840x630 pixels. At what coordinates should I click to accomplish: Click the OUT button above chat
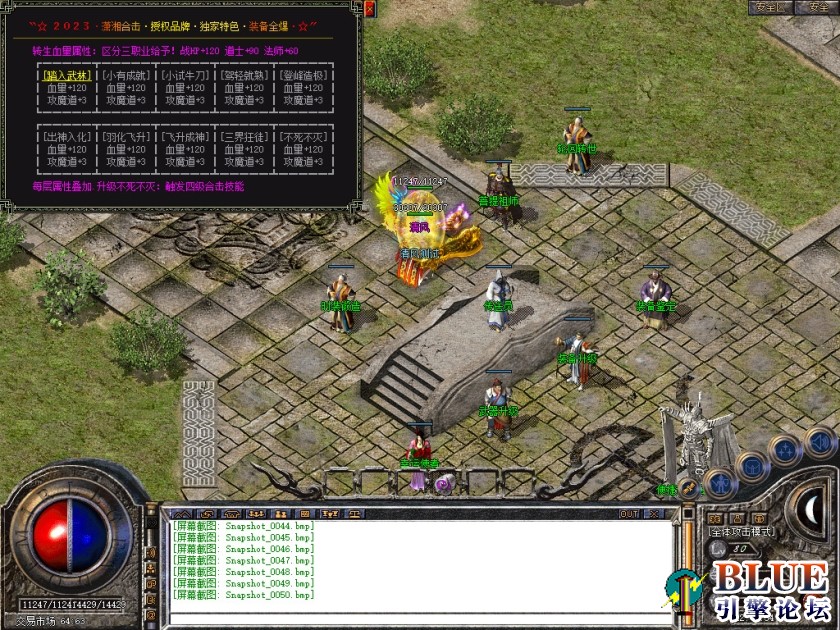click(x=629, y=514)
